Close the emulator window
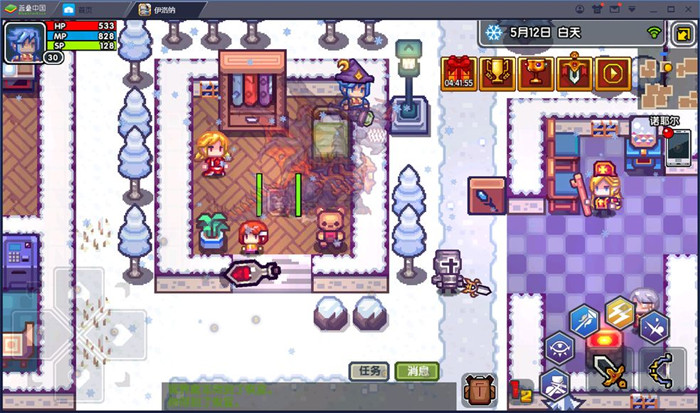Viewport: 700px width, 413px height. [687, 8]
